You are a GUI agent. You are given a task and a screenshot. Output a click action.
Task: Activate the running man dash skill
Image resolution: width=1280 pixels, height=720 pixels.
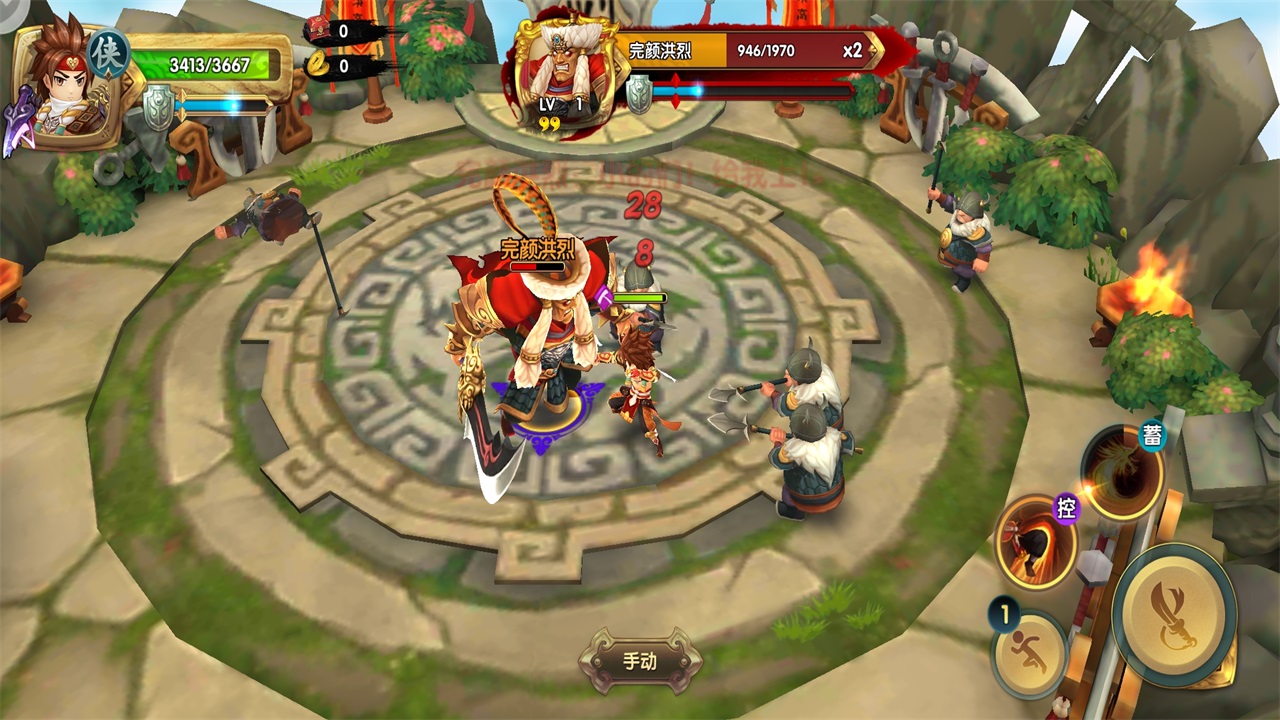[1031, 655]
